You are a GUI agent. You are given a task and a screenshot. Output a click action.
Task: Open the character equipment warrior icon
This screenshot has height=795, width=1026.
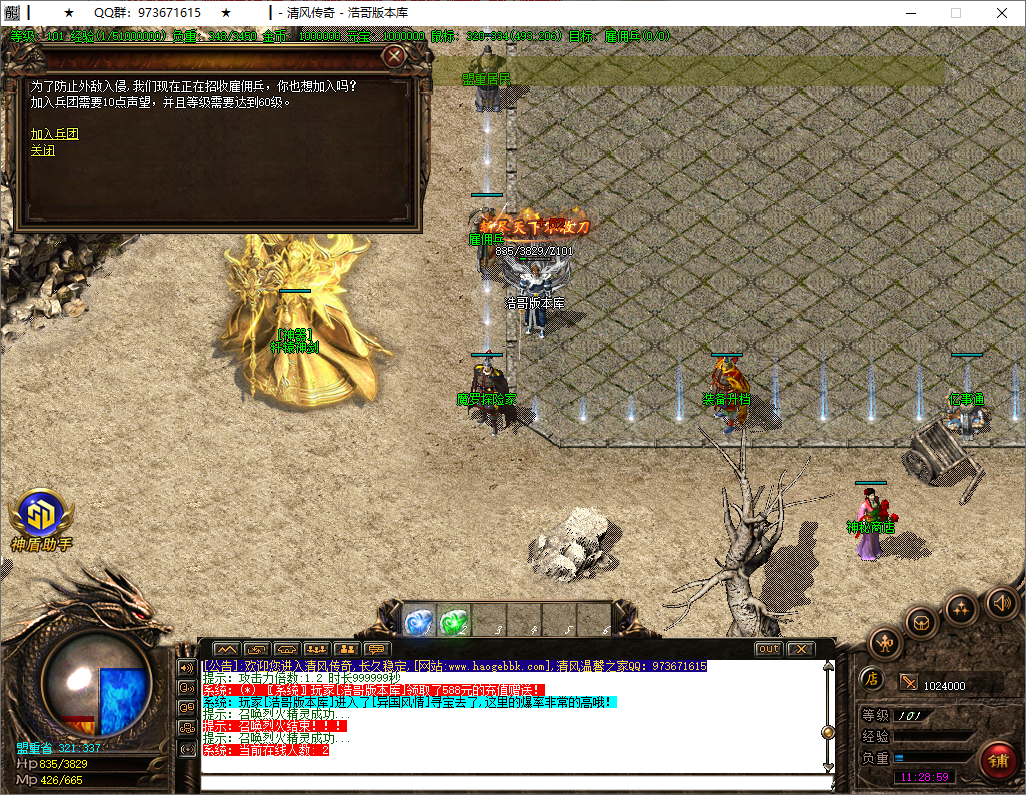tap(885, 642)
